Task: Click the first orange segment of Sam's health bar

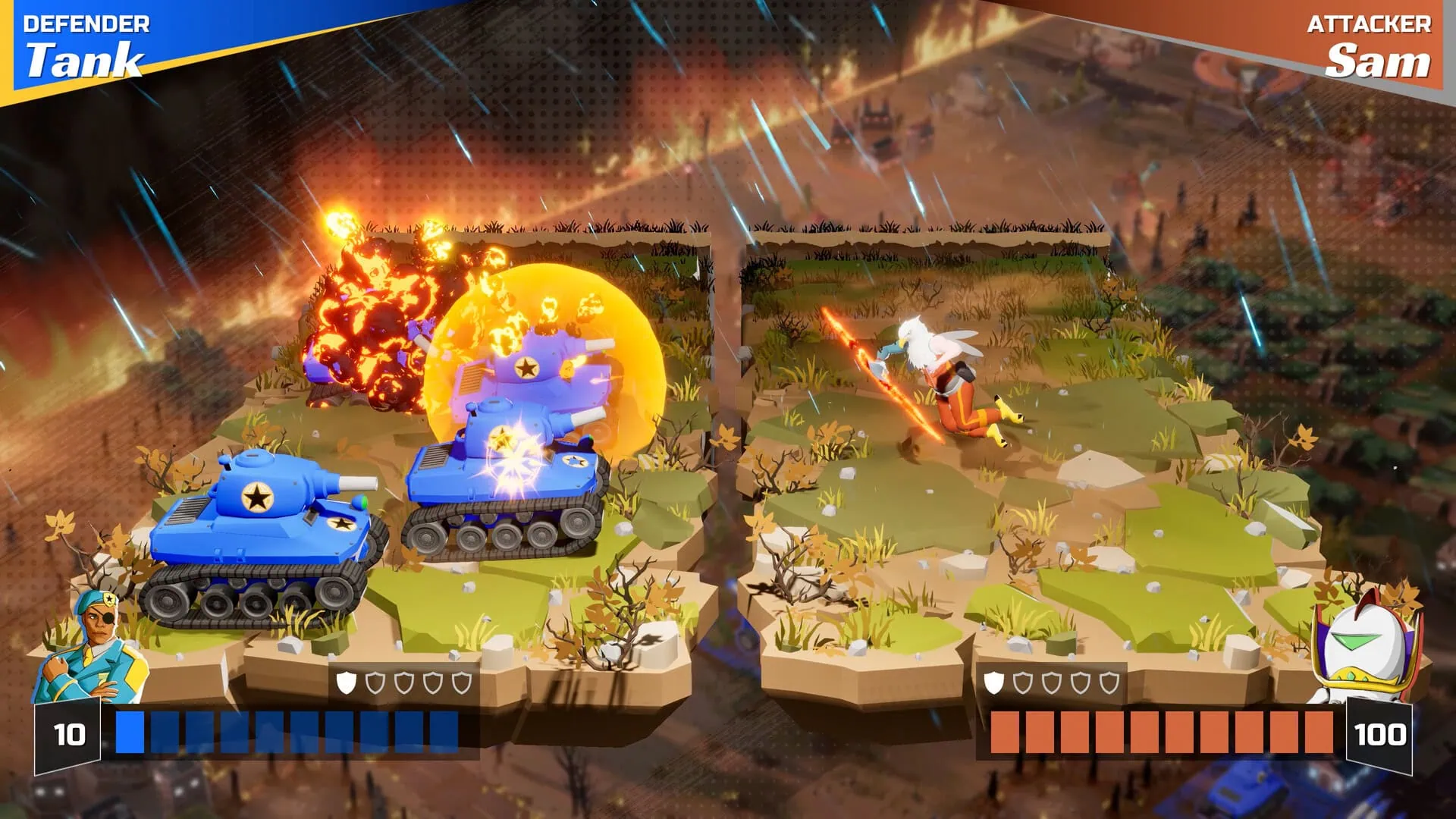Action: 1006,732
